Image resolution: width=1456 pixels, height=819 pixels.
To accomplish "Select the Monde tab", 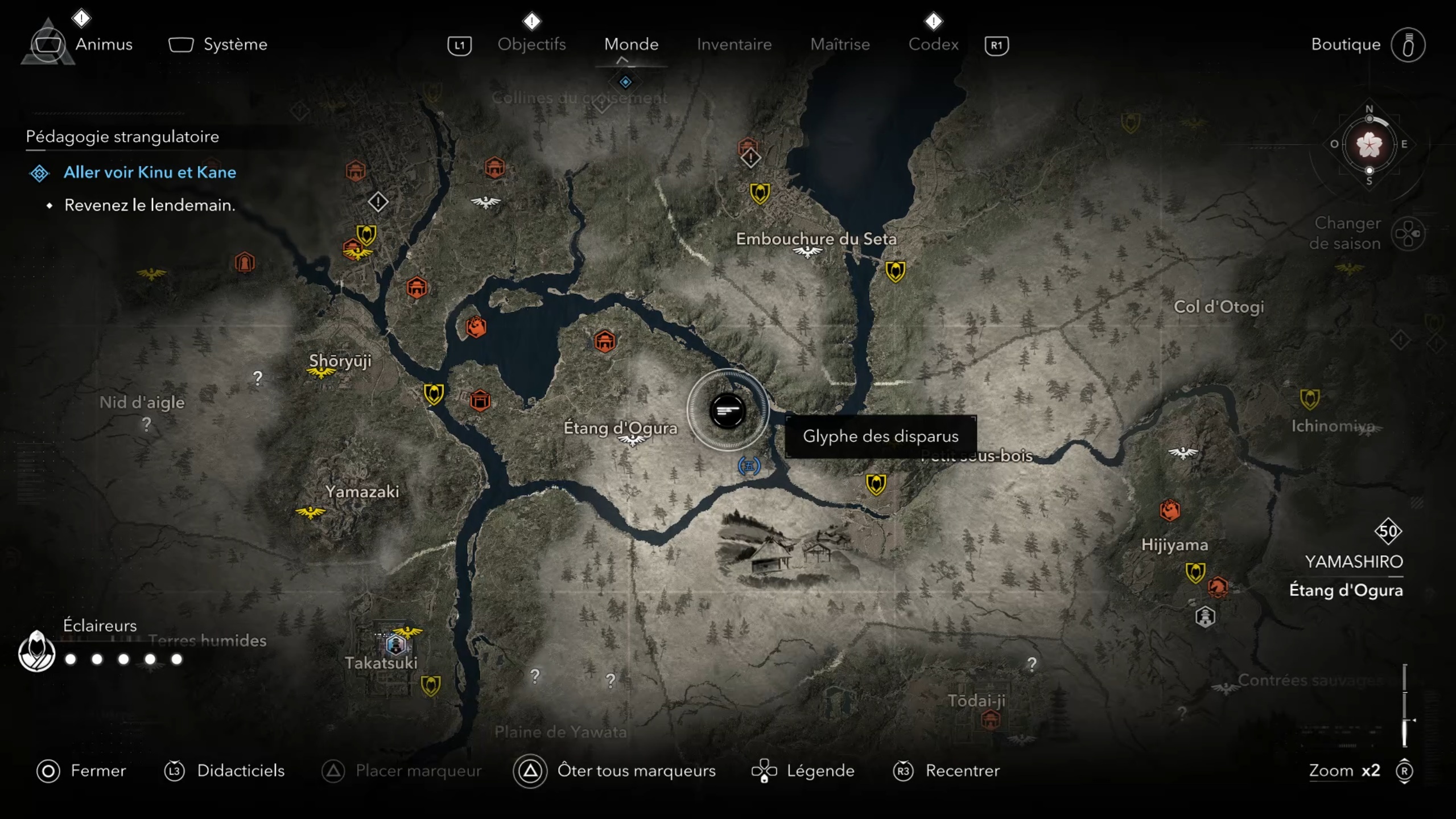I will (631, 44).
